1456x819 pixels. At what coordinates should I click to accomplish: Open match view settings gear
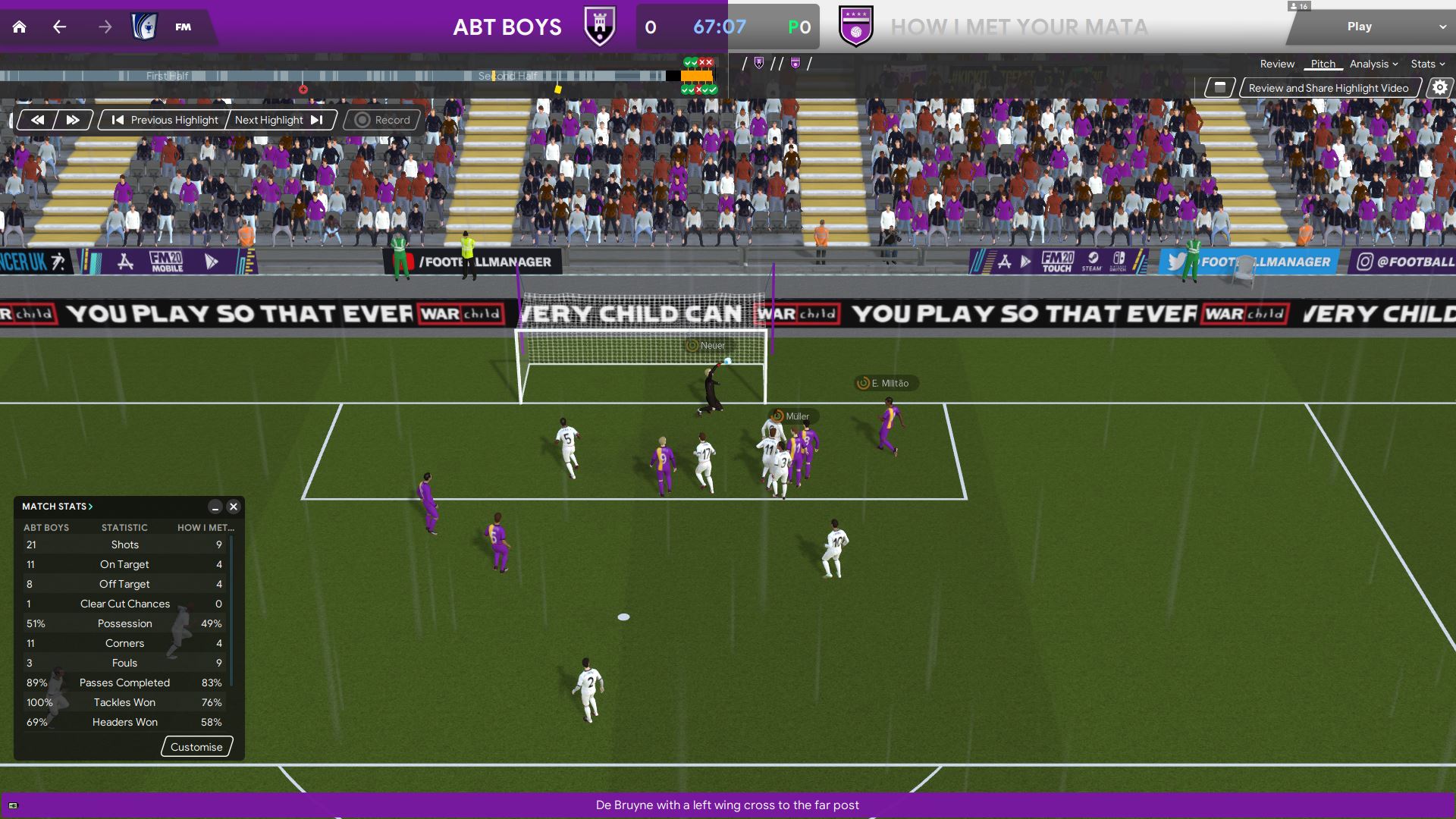tap(1439, 88)
